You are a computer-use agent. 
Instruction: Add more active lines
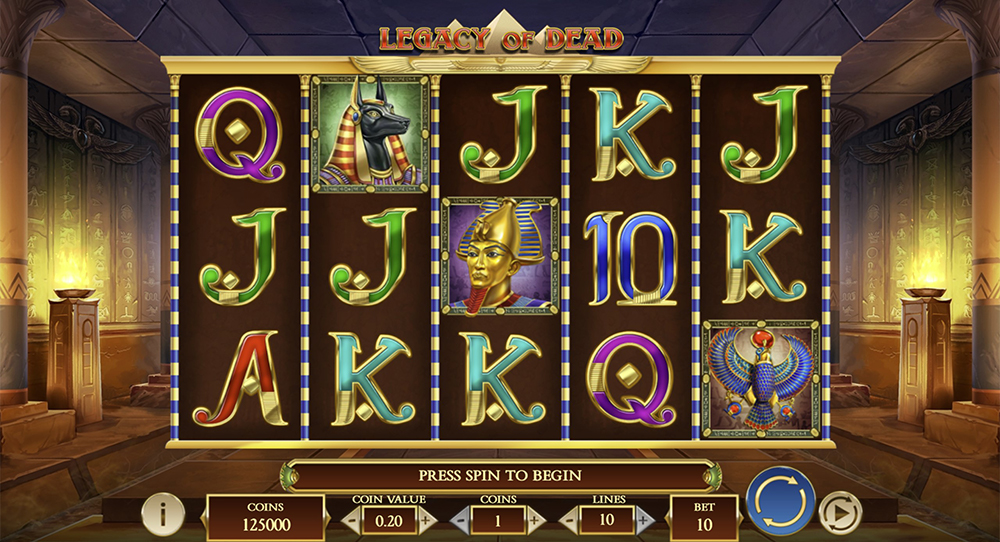coord(645,520)
